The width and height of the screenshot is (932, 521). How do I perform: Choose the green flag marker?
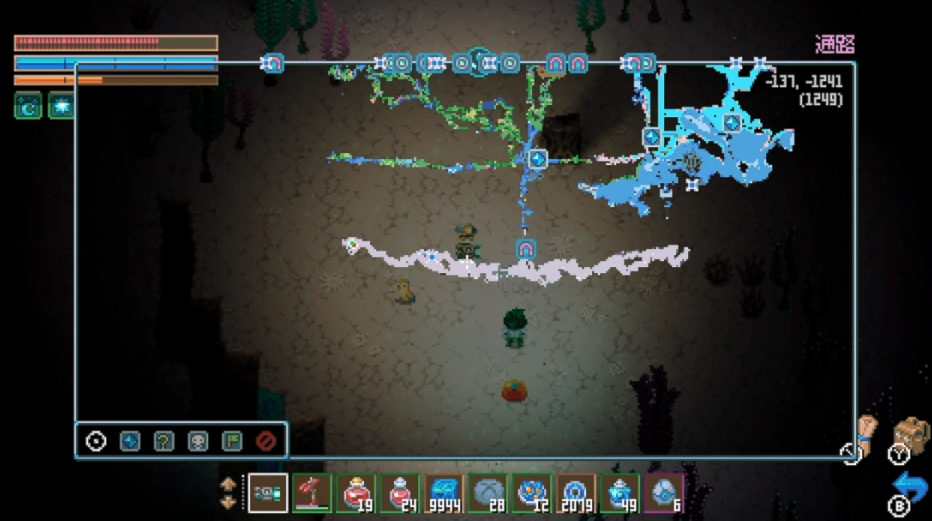point(232,441)
